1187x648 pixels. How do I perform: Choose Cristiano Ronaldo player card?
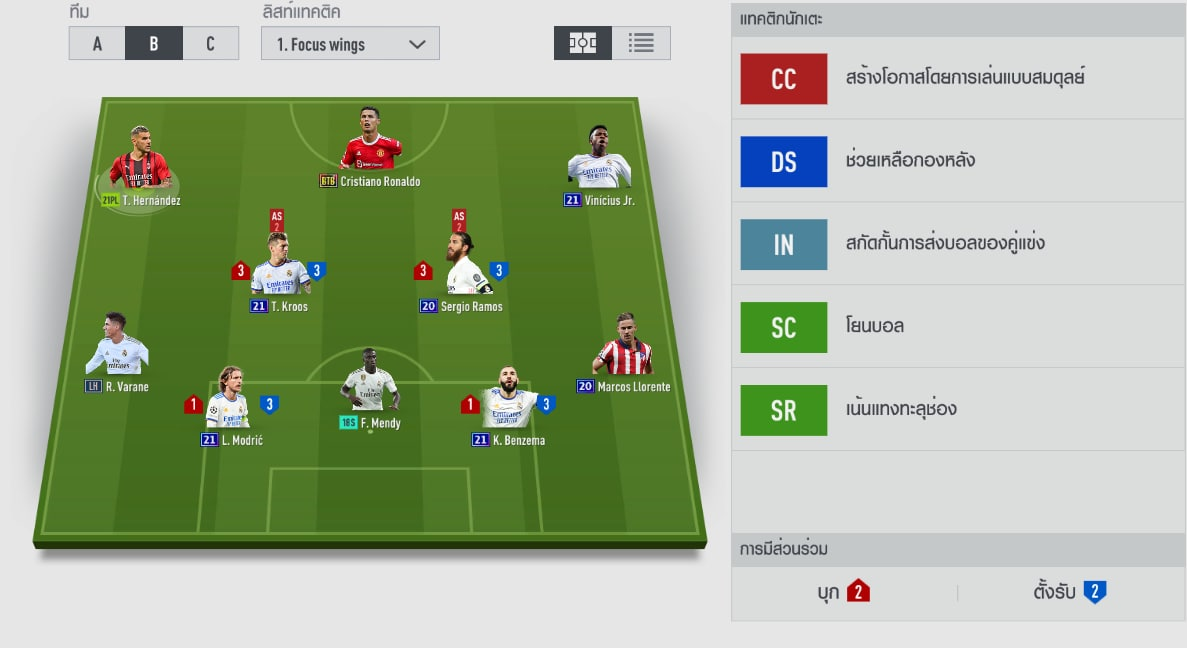tap(371, 147)
